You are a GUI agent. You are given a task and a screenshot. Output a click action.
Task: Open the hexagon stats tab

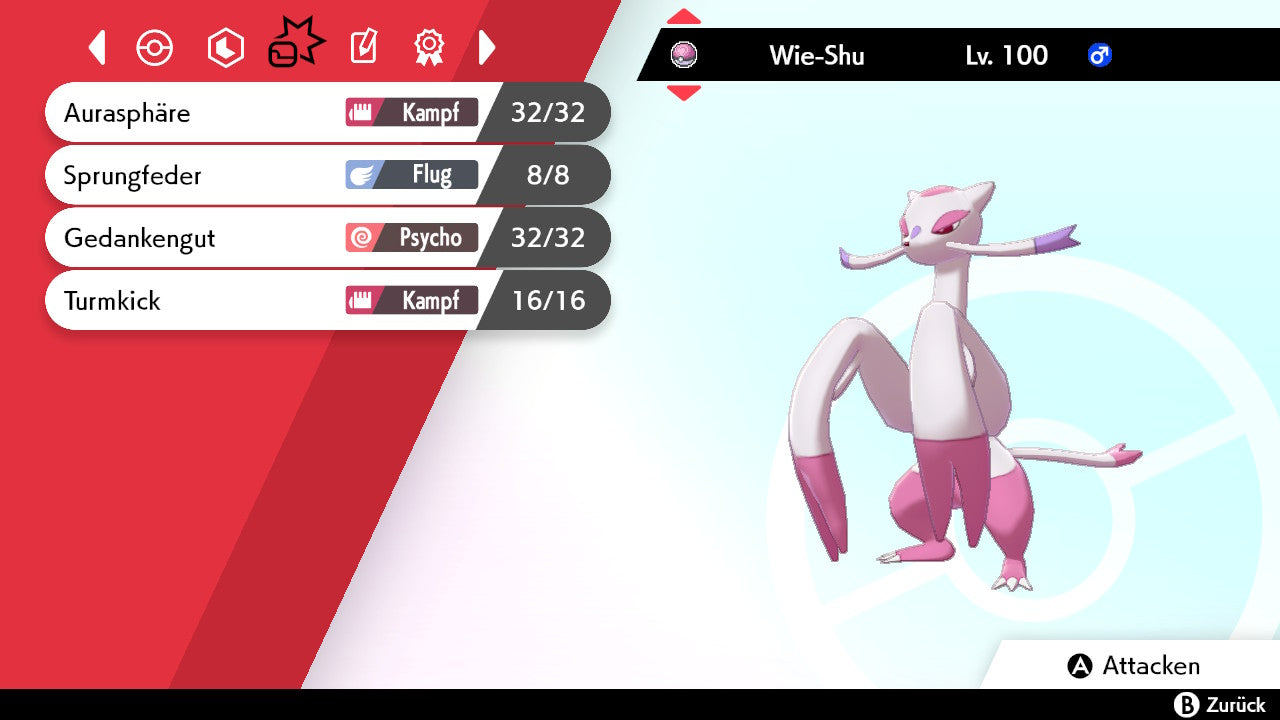225,48
